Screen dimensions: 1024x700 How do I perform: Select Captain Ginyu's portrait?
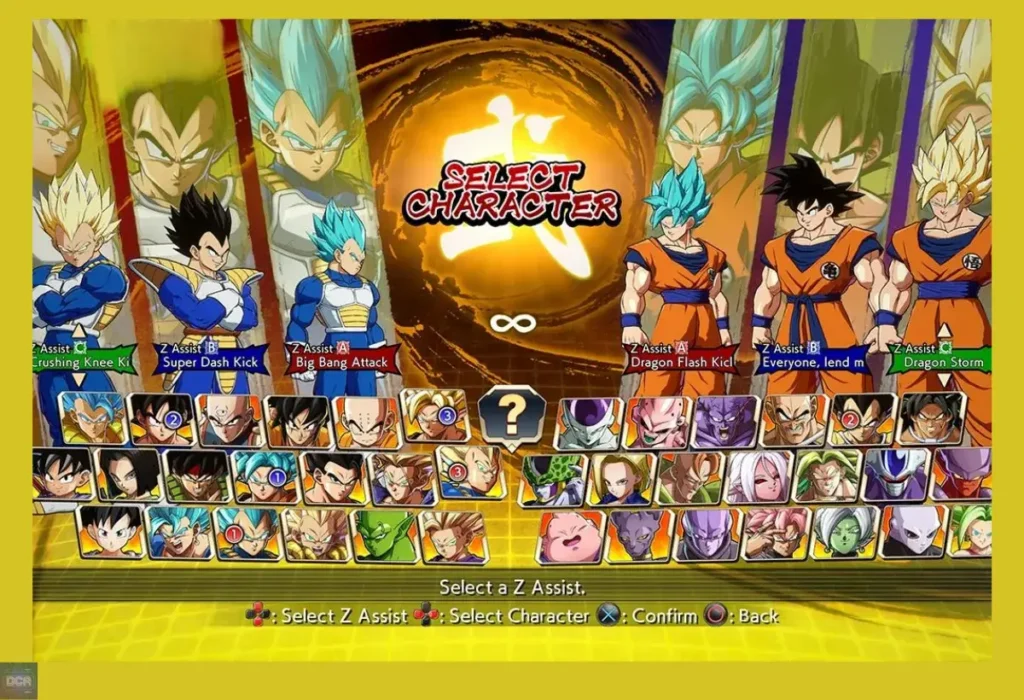pos(724,421)
